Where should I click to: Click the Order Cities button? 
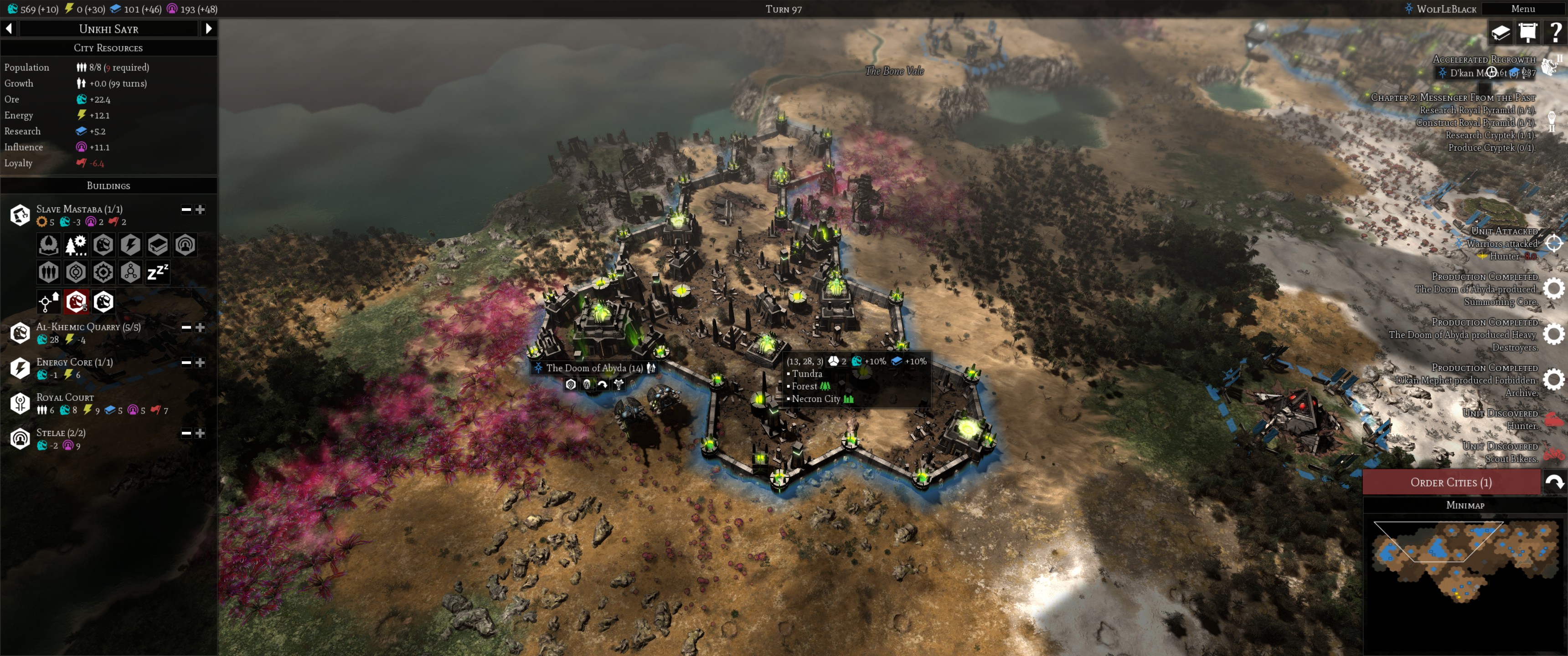pyautogui.click(x=1450, y=482)
